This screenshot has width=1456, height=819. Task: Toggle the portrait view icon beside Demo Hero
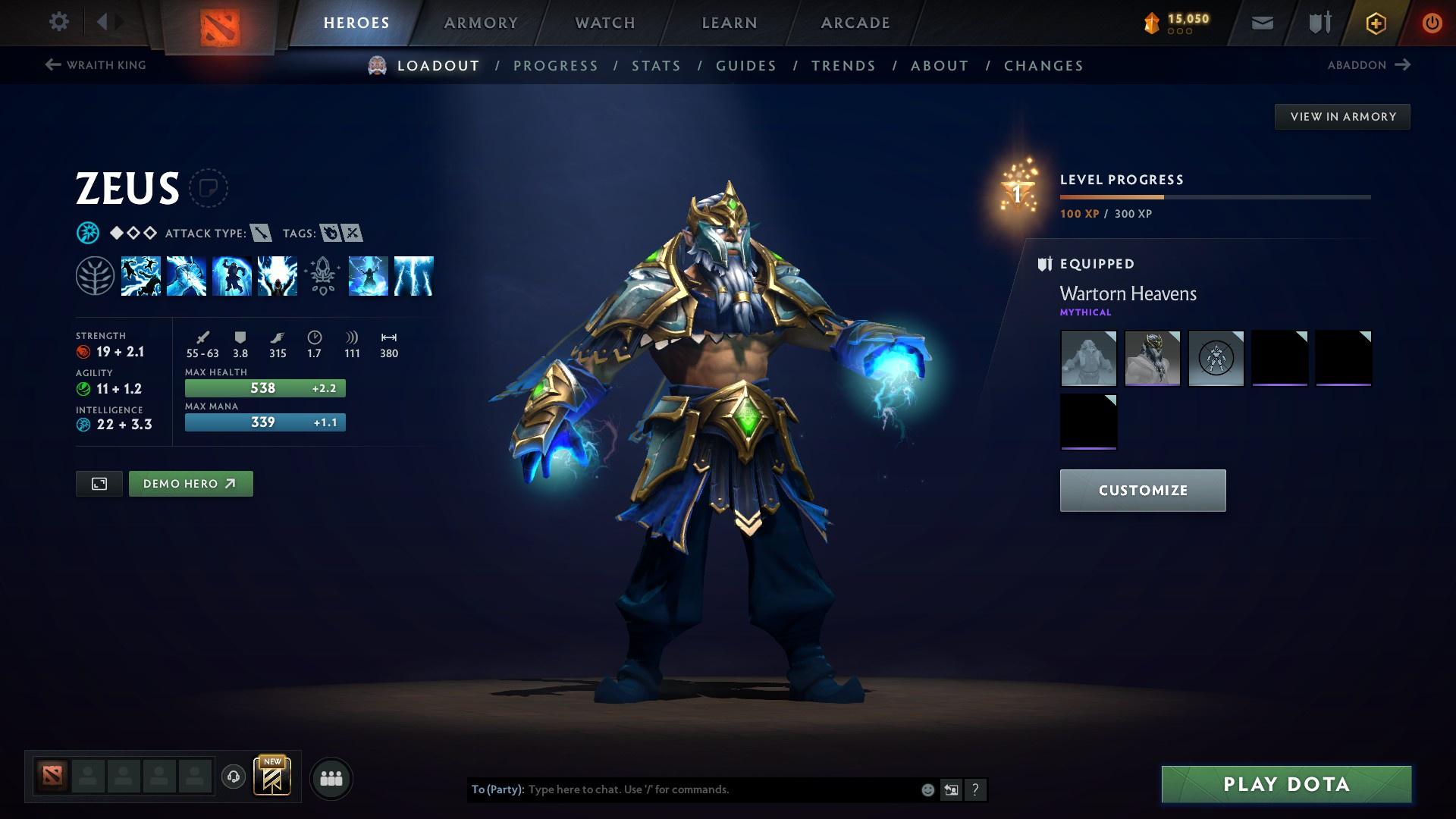click(99, 483)
